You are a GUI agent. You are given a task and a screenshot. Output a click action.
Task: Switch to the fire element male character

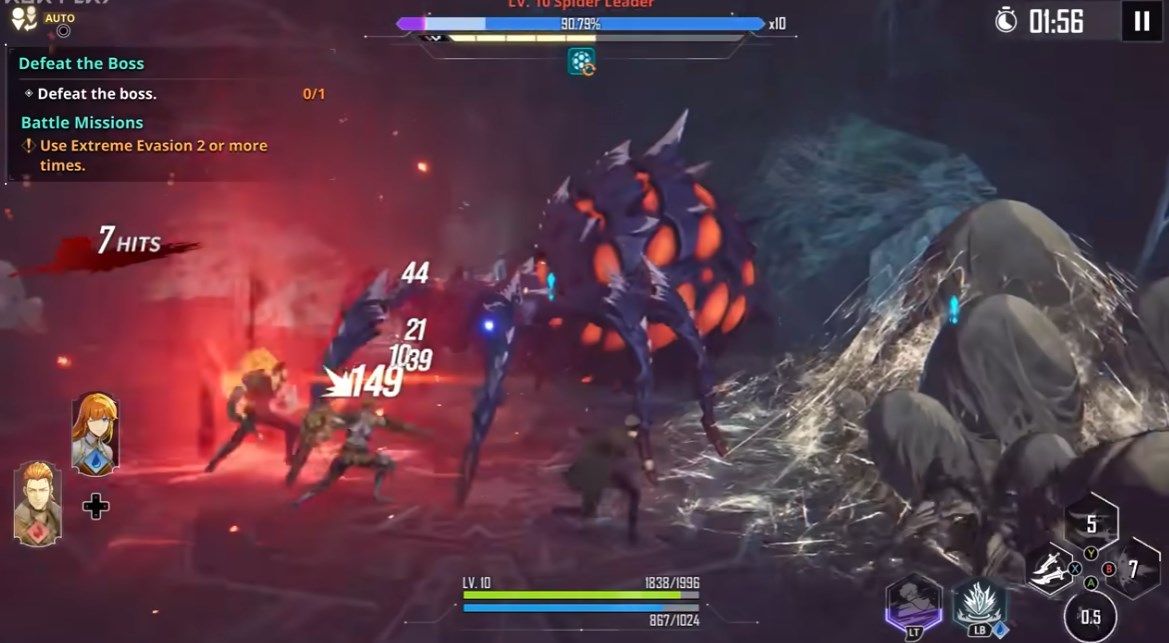[x=38, y=503]
